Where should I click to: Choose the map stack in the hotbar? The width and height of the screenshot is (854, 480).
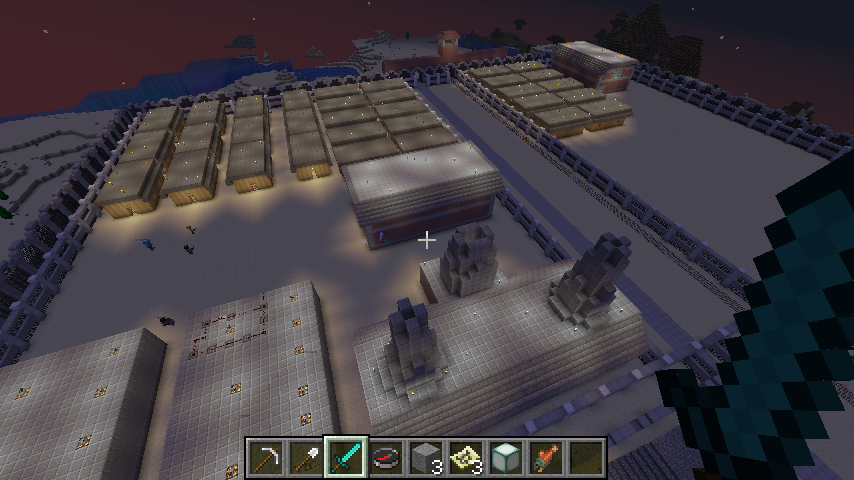466,458
